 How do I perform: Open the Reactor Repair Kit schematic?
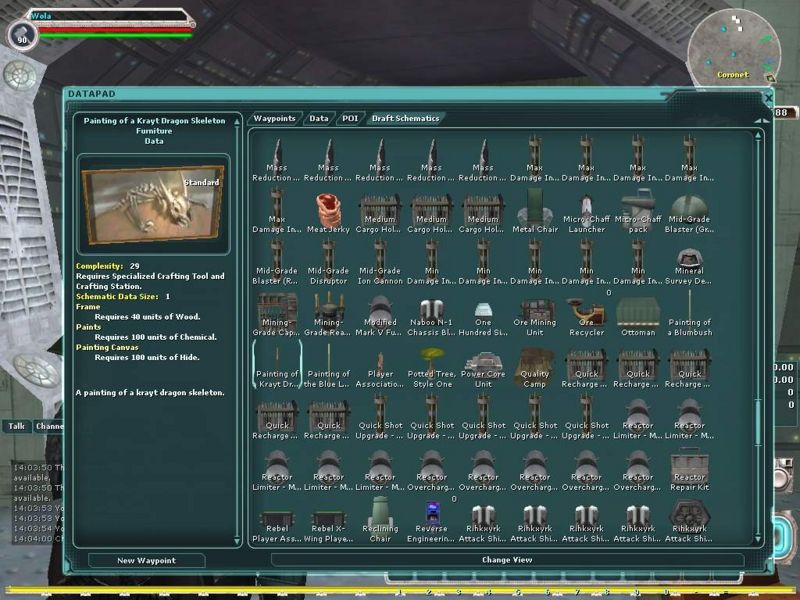(x=689, y=471)
